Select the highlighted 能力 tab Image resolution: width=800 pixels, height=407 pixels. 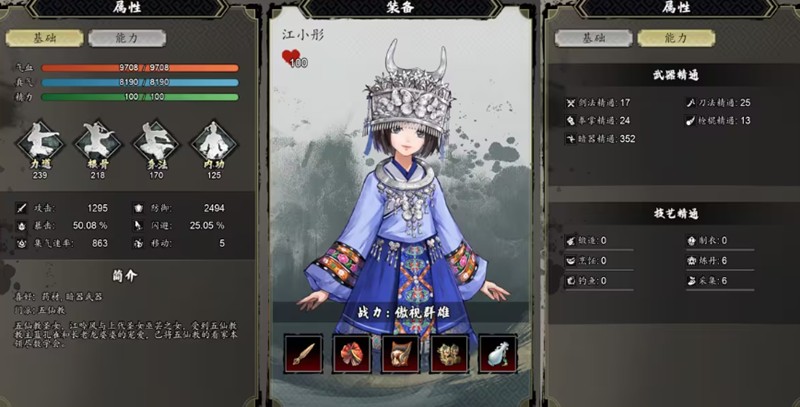click(x=677, y=38)
